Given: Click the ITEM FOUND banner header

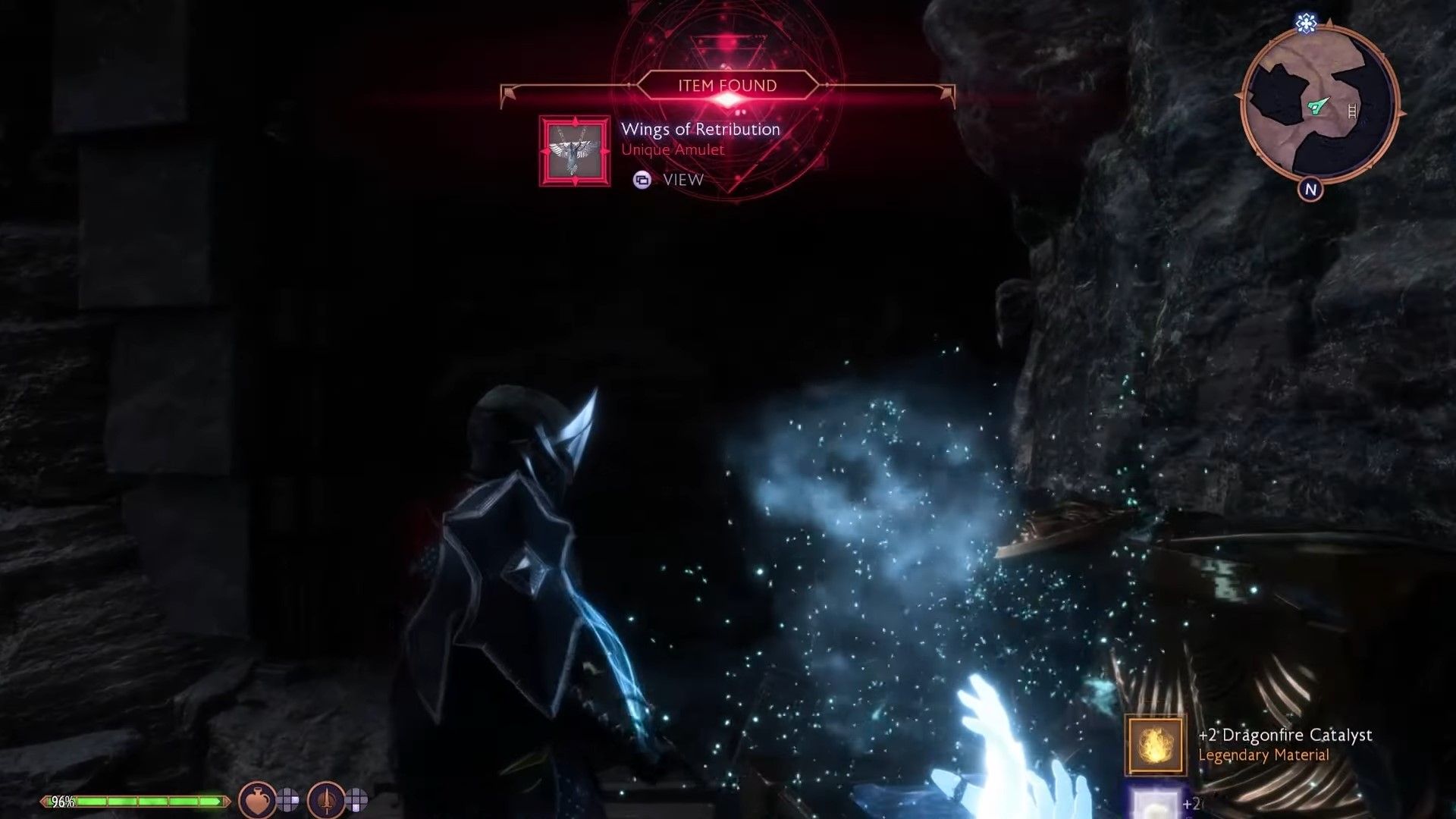Looking at the screenshot, I should click(726, 86).
